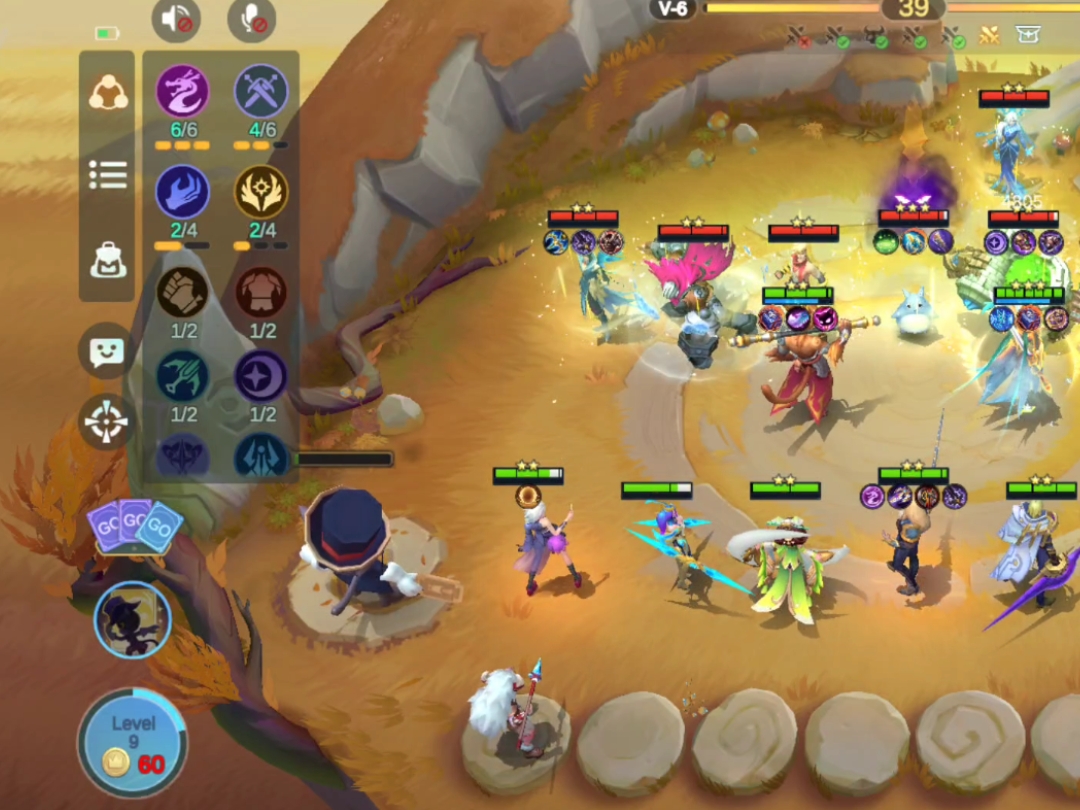1080x810 pixels.
Task: Open the GO cards shop
Action: click(135, 526)
